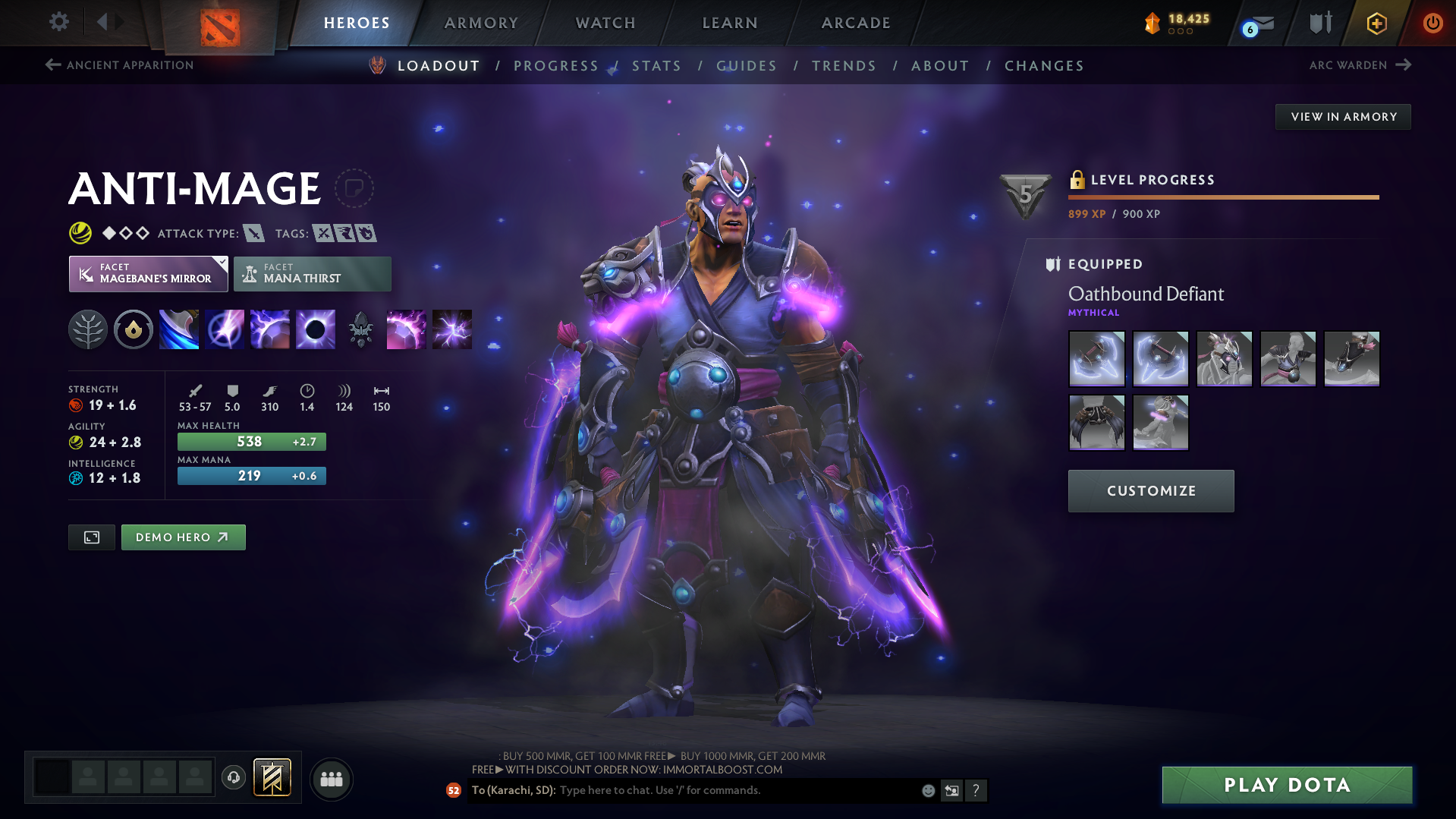
Task: Click the Dota Plus hexagon icon
Action: coord(1376,23)
